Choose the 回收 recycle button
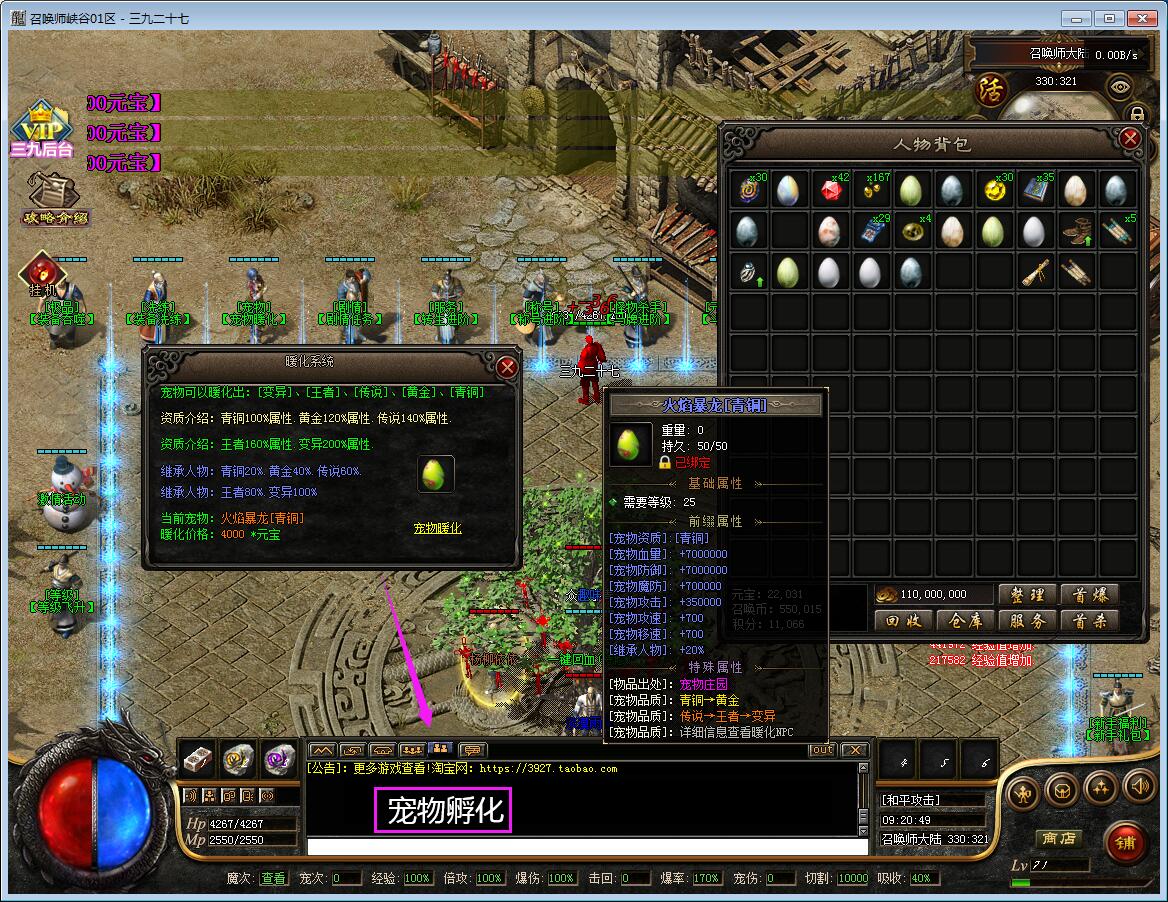1168x902 pixels. (x=902, y=621)
